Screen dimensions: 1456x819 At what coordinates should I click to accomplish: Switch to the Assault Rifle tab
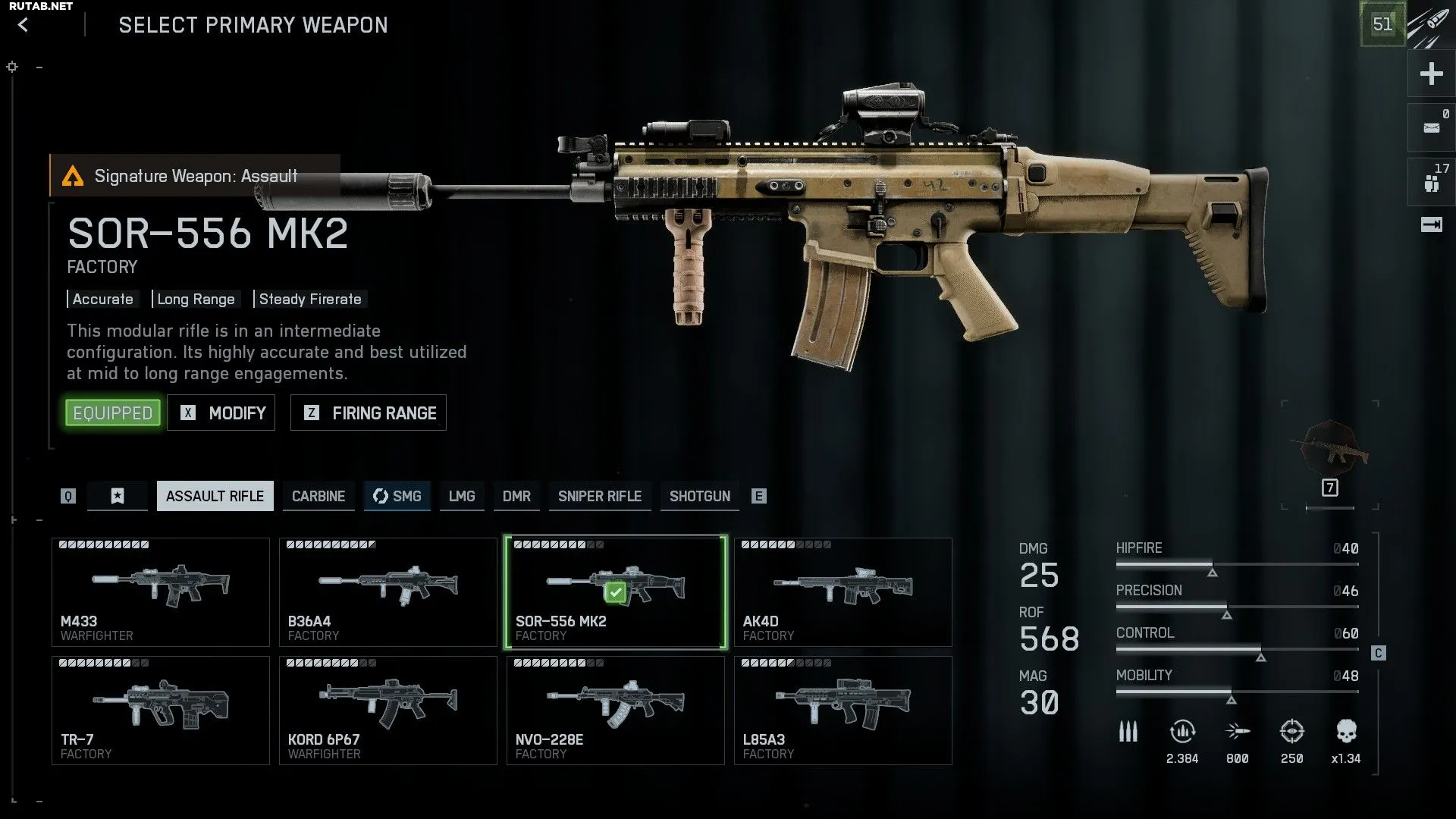click(215, 496)
